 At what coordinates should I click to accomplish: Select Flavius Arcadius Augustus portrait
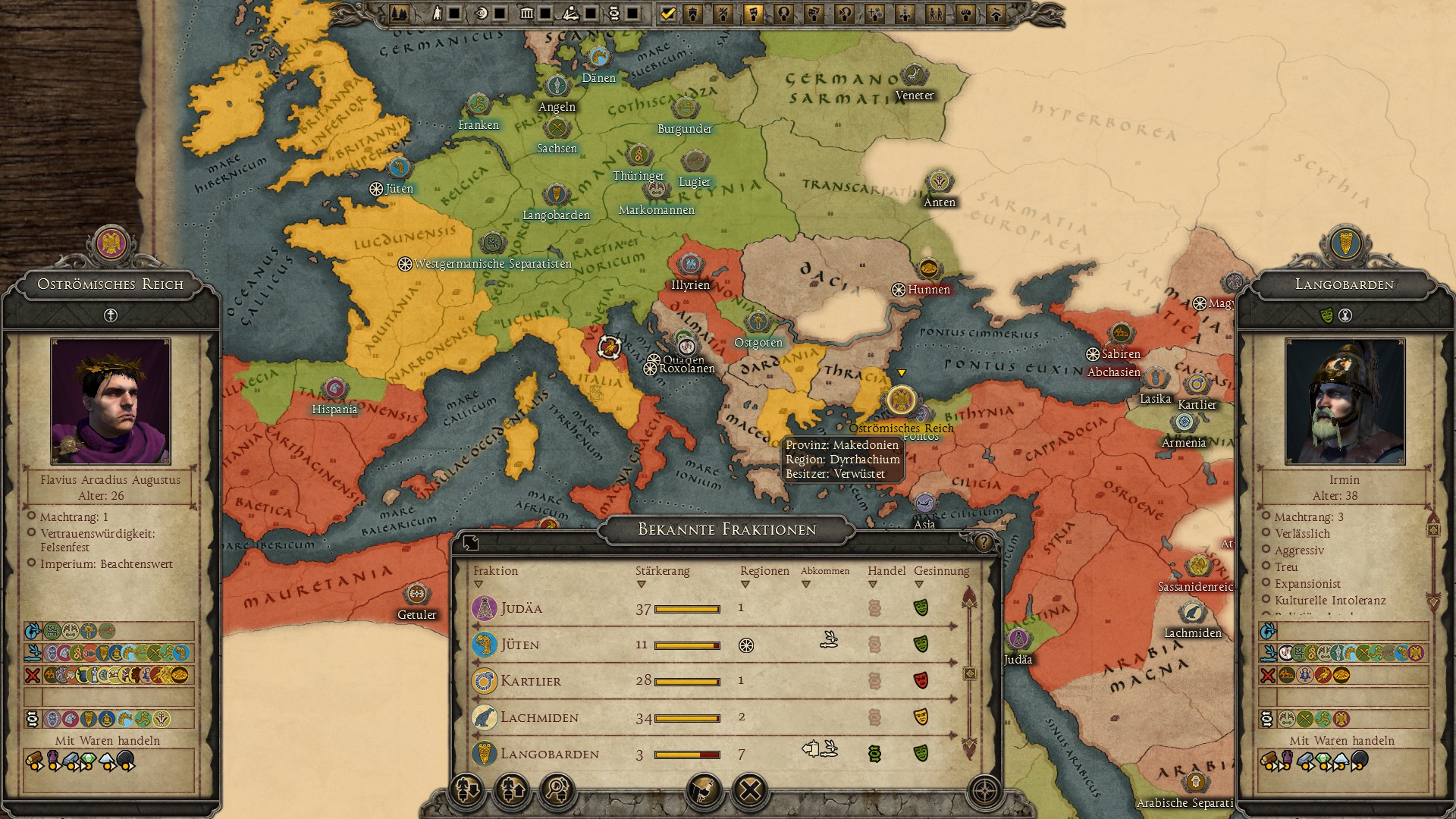[x=111, y=401]
